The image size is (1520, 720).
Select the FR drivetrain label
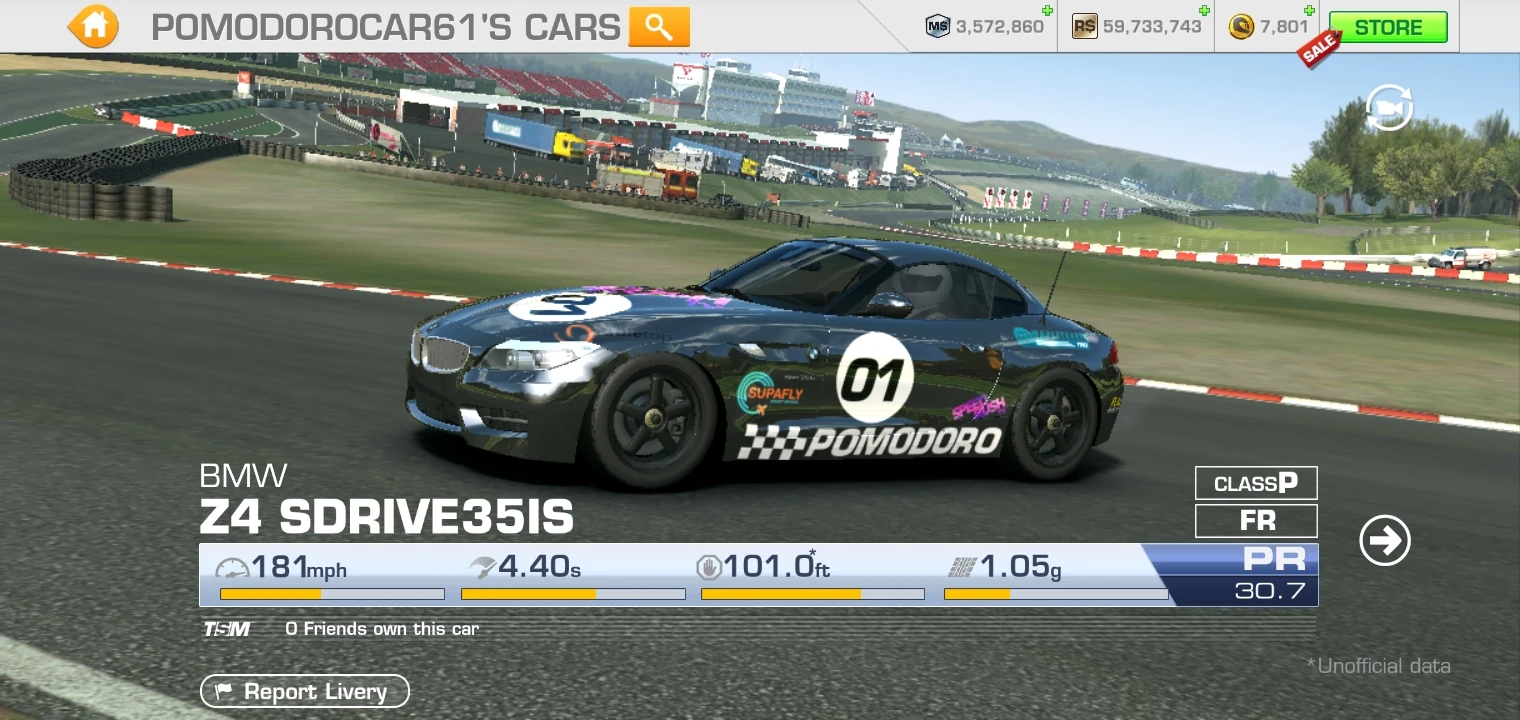pyautogui.click(x=1256, y=521)
